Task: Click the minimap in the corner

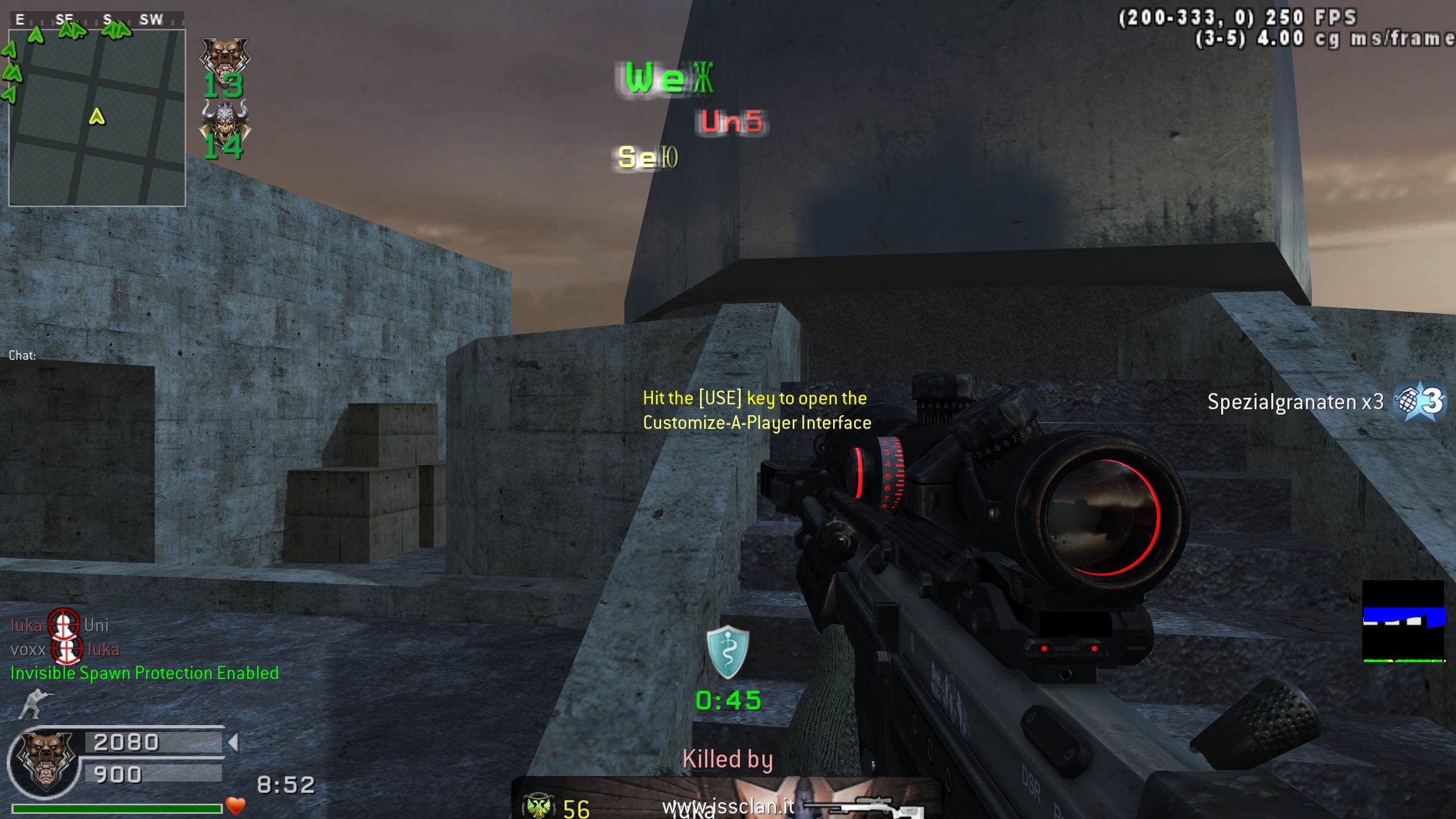Action: pos(97,118)
